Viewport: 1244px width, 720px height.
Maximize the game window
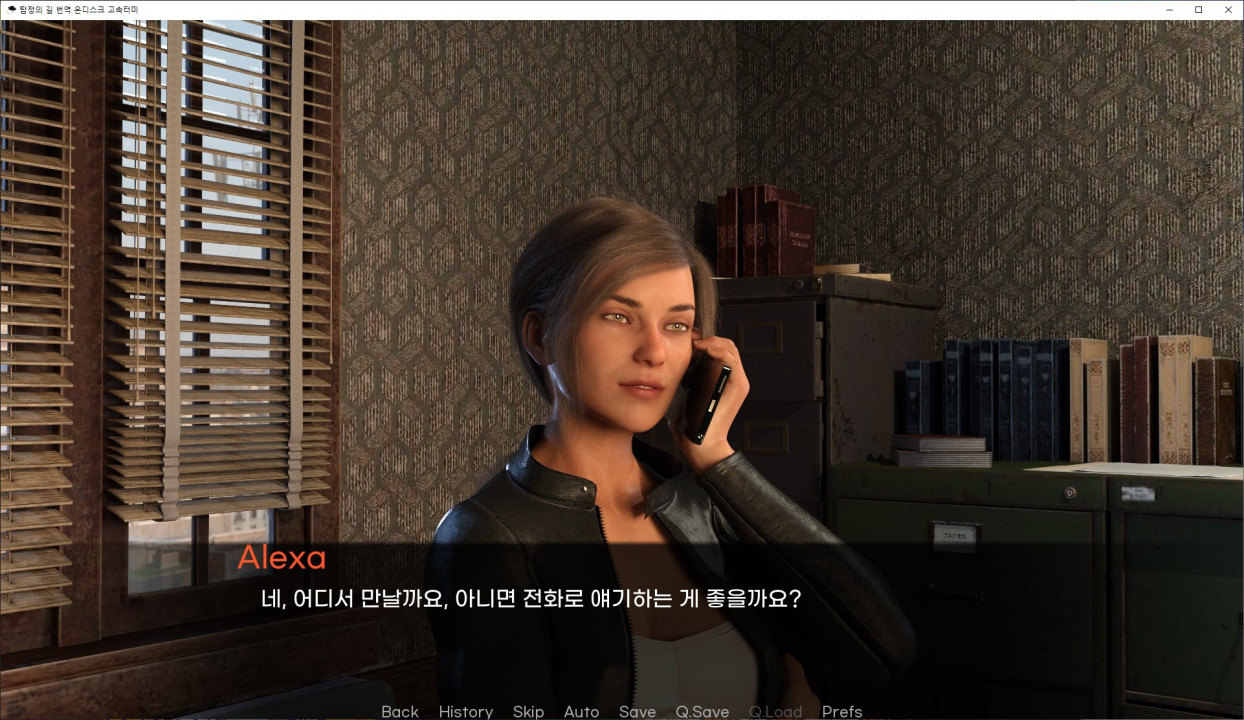(x=1198, y=10)
